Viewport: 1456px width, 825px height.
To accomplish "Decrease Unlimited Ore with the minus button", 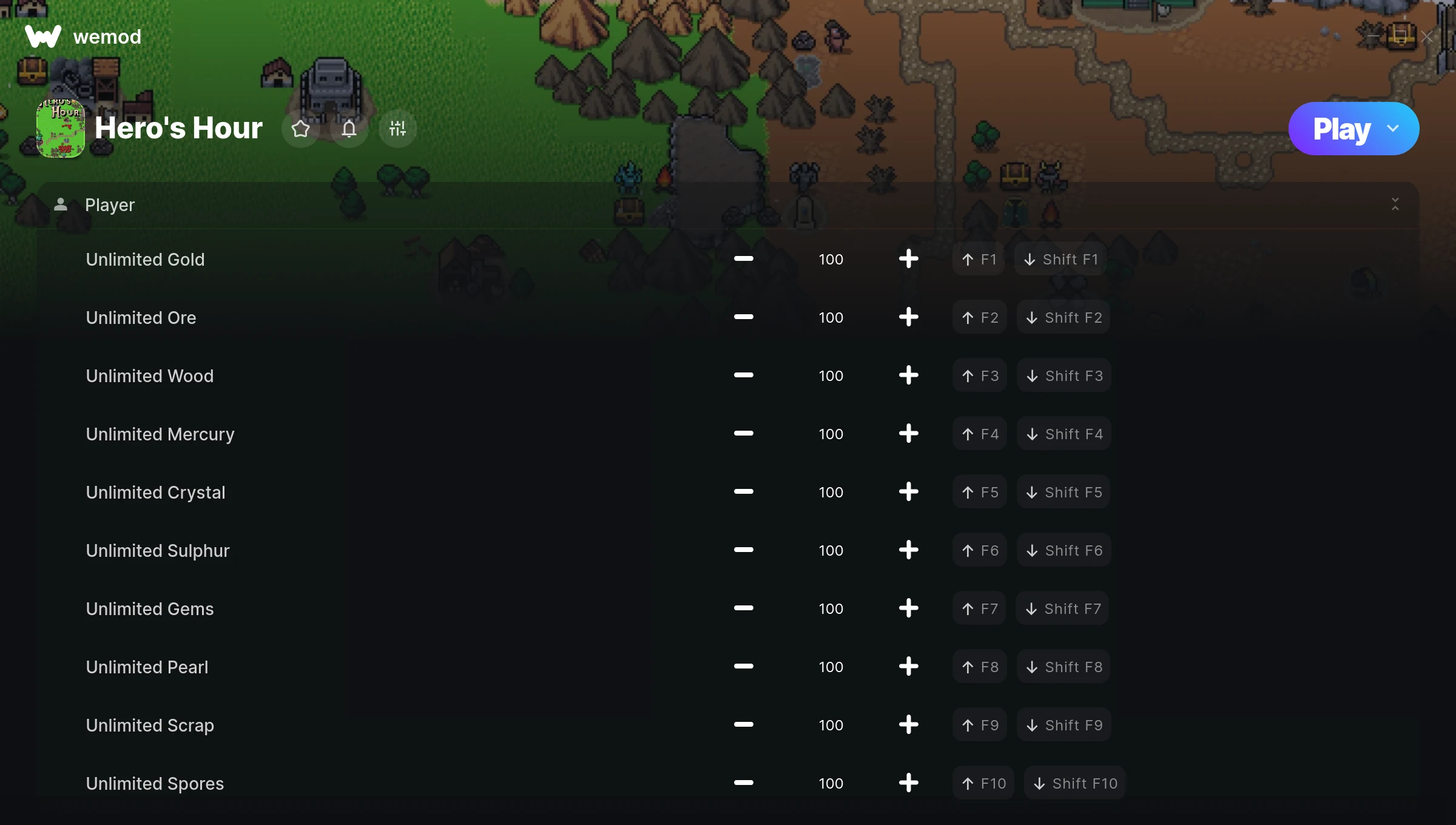I will click(x=743, y=317).
